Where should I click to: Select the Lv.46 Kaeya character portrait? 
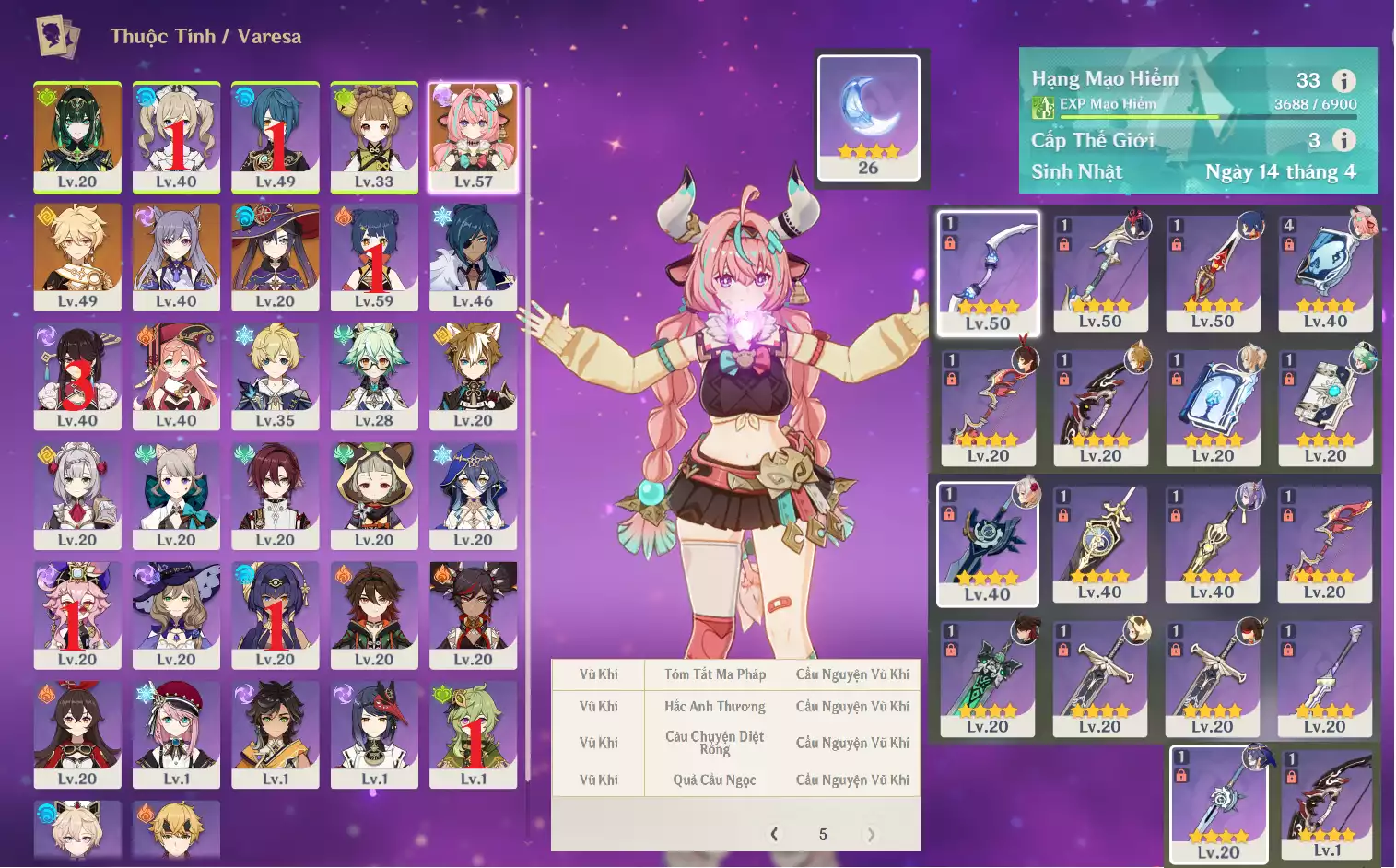473,256
